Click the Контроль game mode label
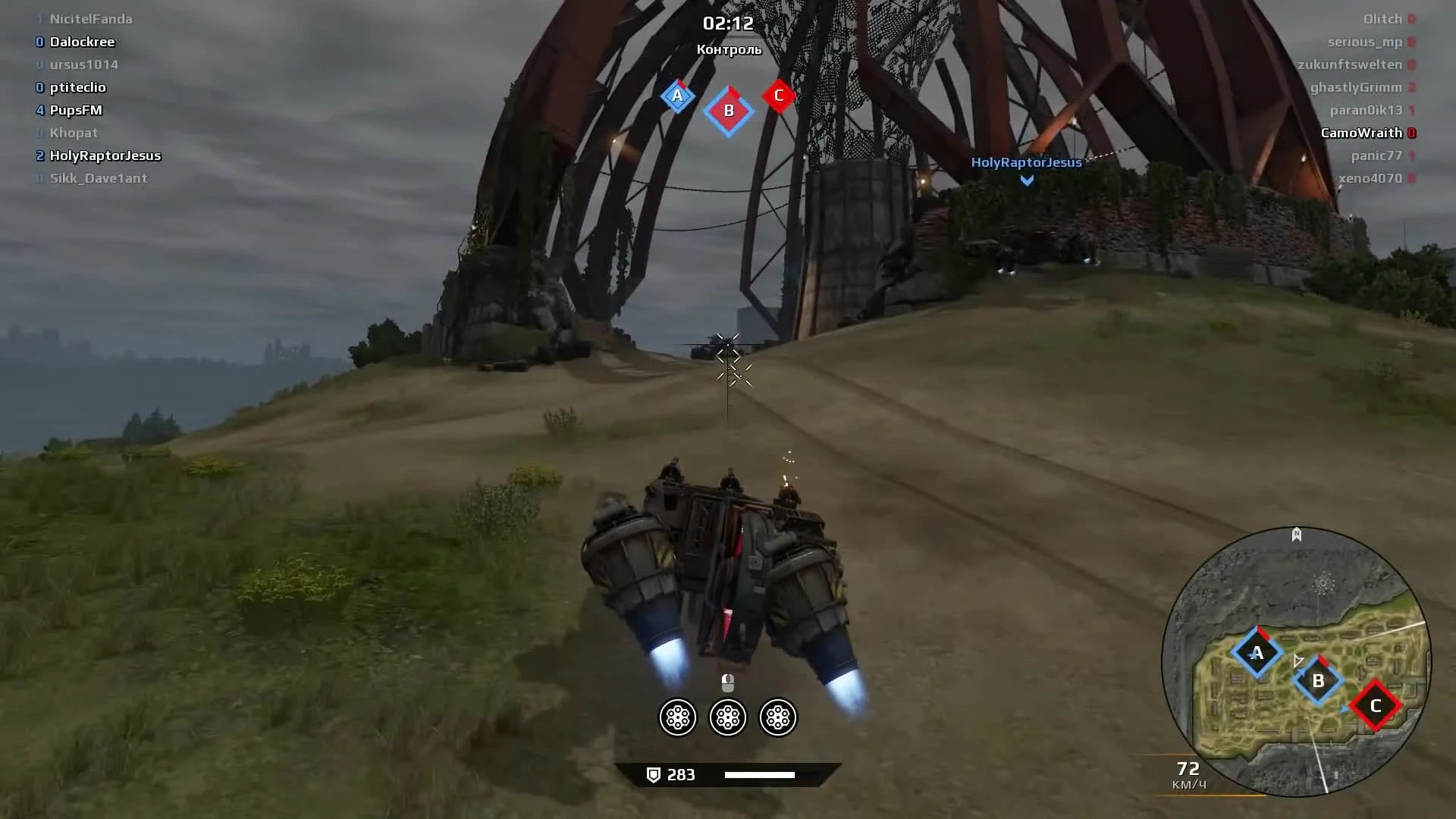The width and height of the screenshot is (1456, 819). 730,49
